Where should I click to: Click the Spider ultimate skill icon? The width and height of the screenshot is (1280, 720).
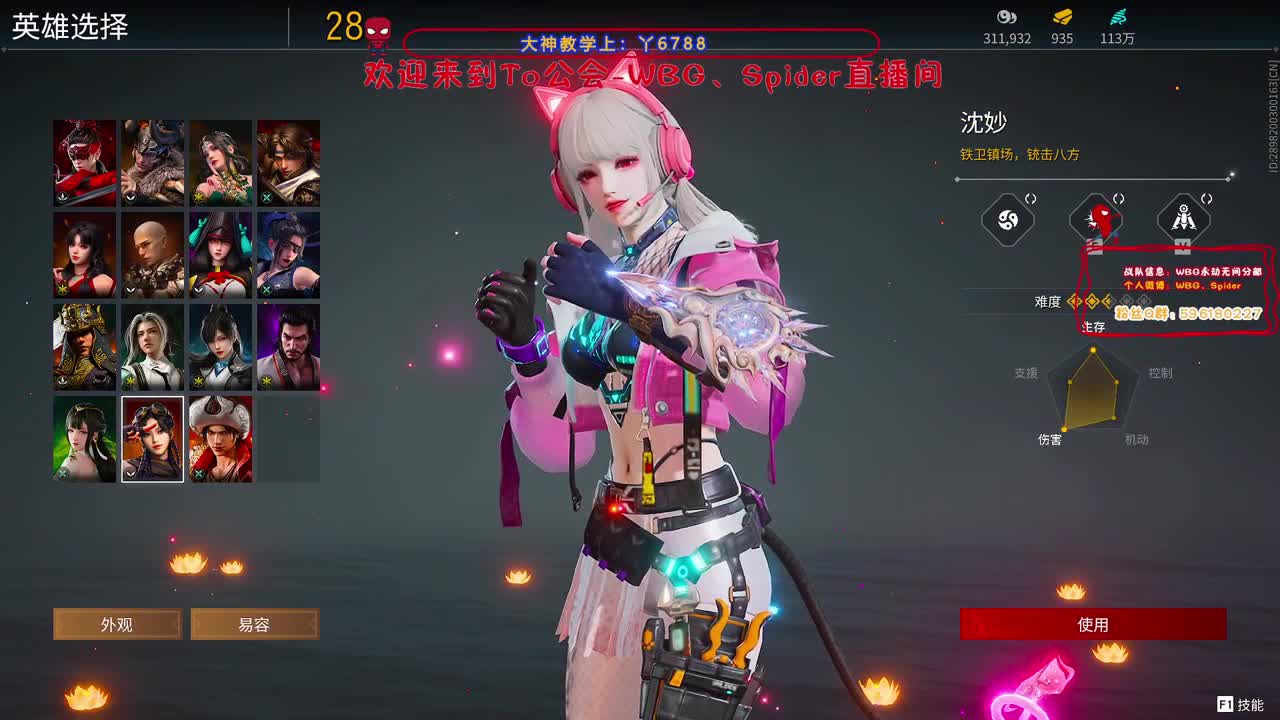pos(1097,219)
